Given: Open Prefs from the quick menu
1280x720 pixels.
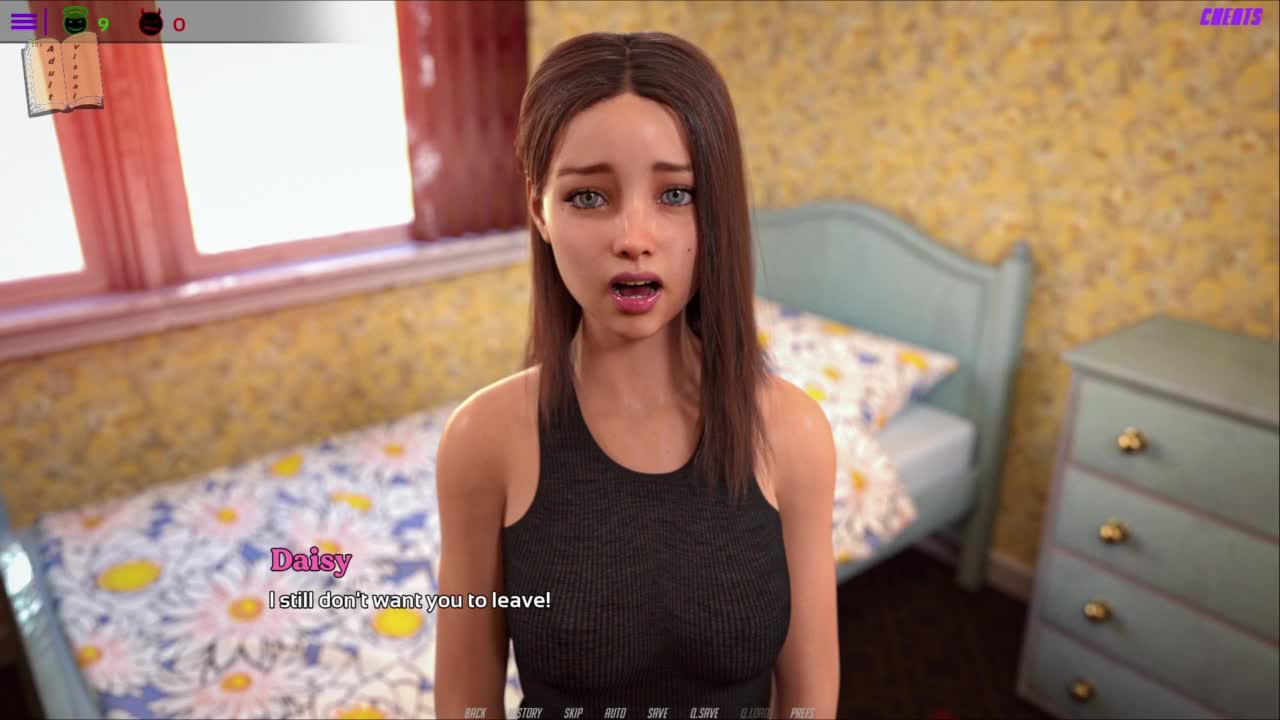Looking at the screenshot, I should 802,712.
